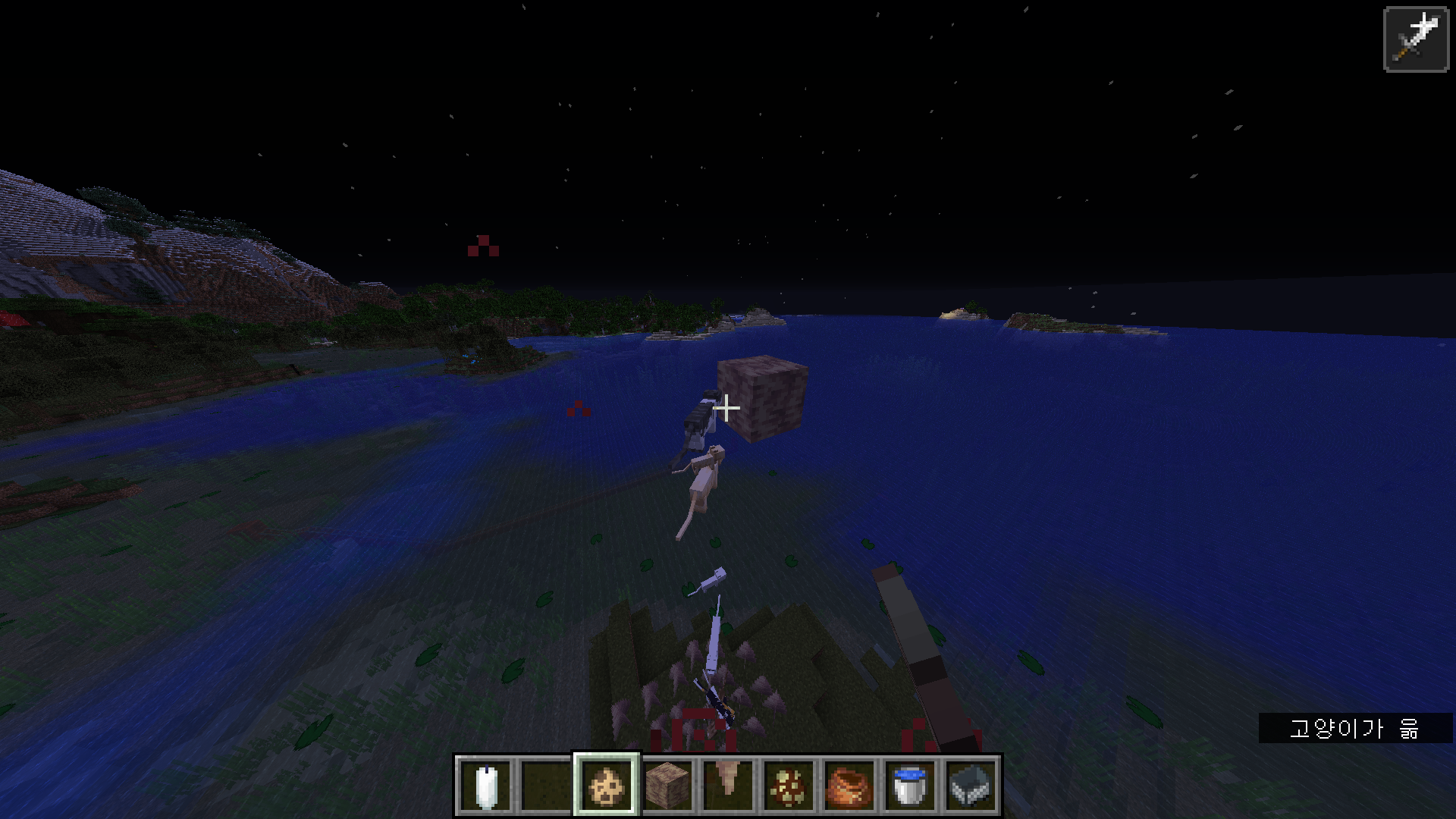Choose the orange bundle hotbar slot
Viewport: 1456px width, 819px height.
pos(849,786)
